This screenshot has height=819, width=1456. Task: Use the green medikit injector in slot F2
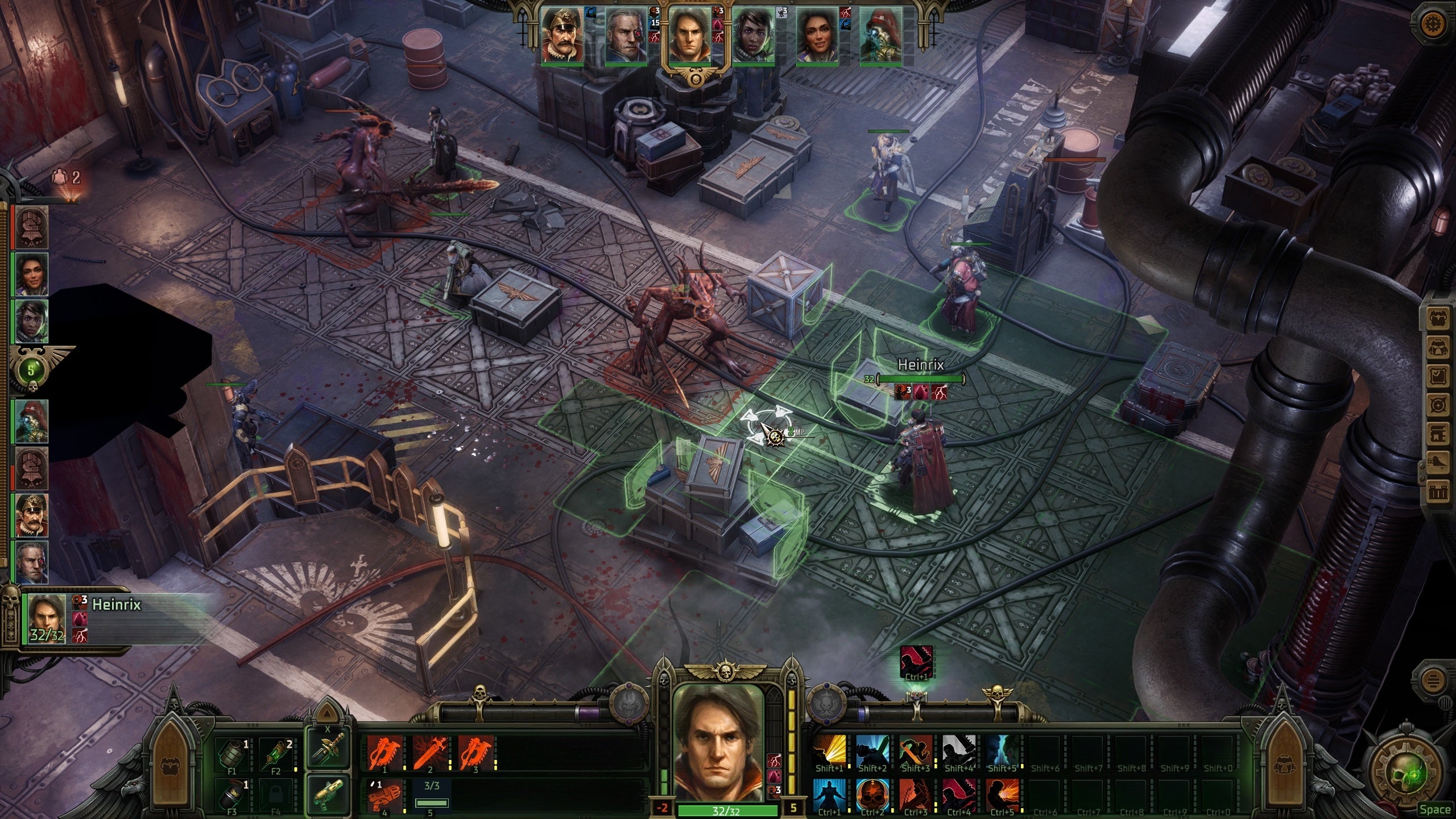coord(276,753)
